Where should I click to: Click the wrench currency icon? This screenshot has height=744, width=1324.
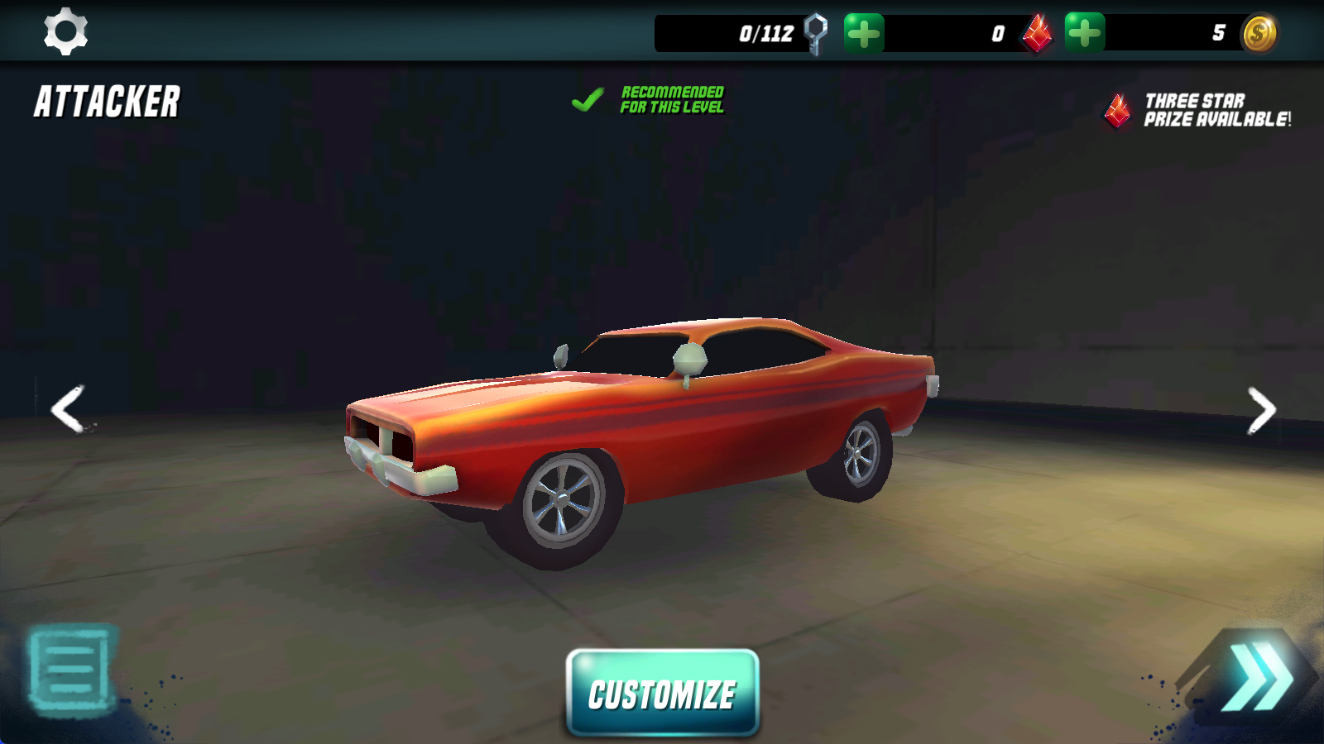coord(812,31)
